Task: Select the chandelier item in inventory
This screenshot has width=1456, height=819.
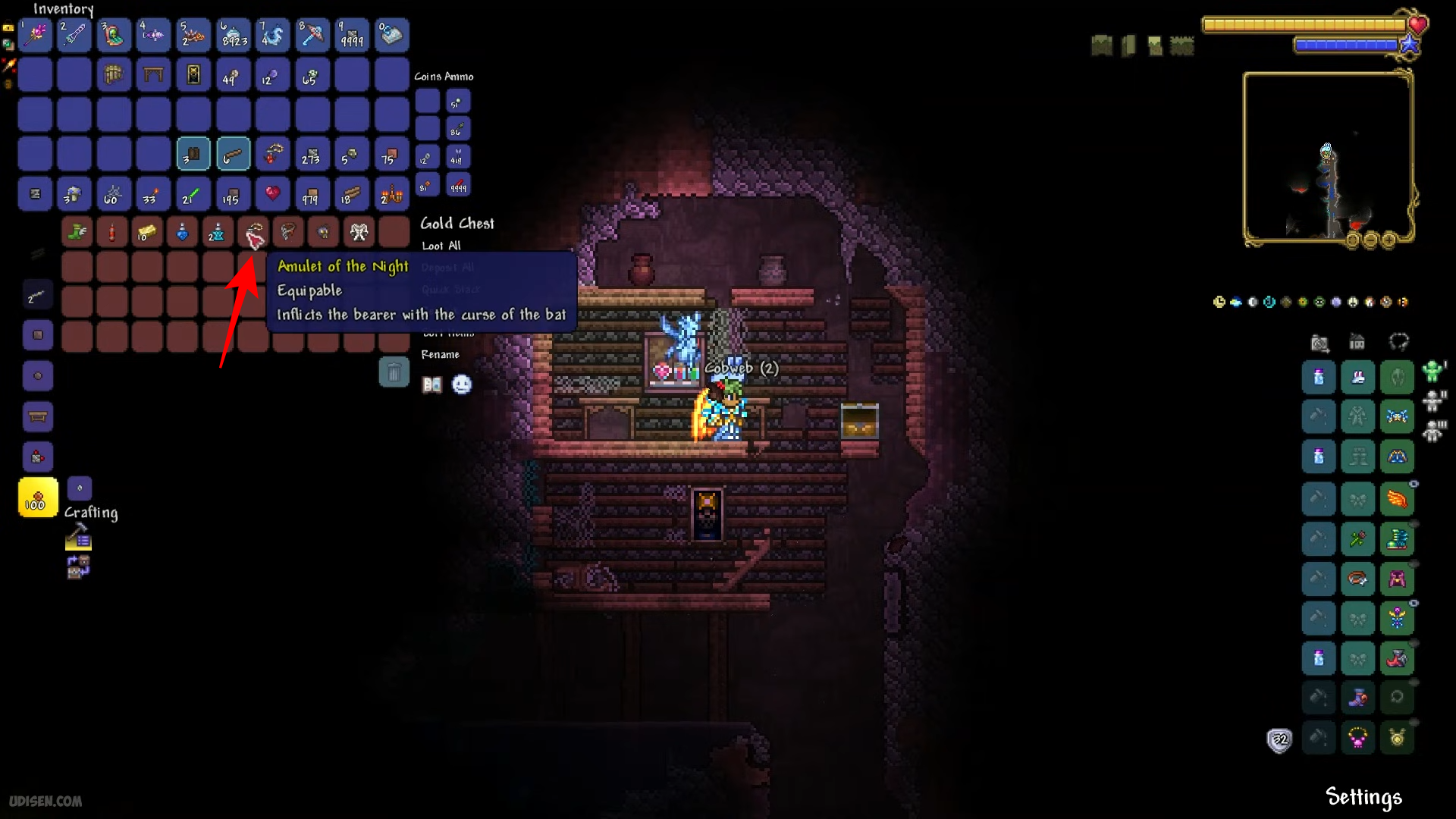Action: 391,194
